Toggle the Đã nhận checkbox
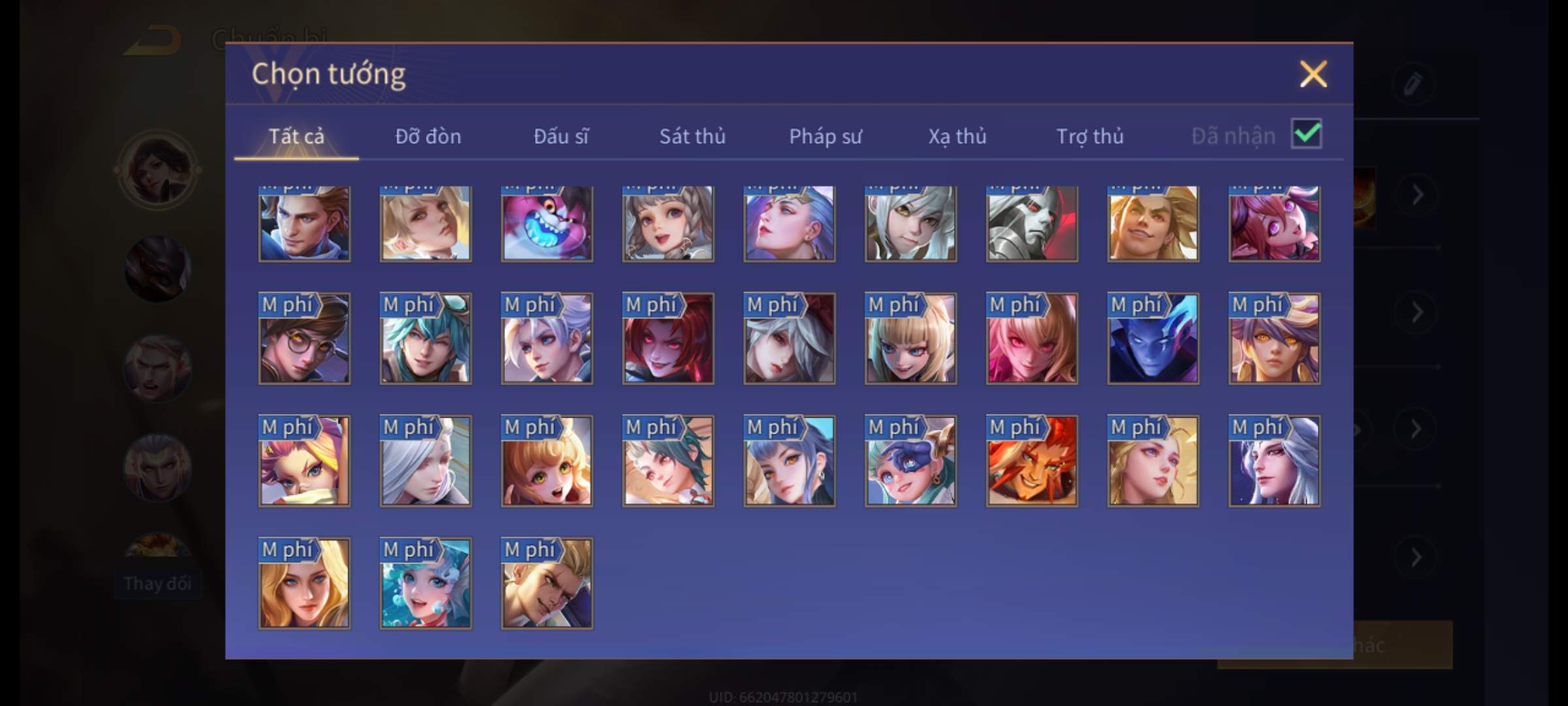Viewport: 1568px width, 706px height. point(1306,134)
